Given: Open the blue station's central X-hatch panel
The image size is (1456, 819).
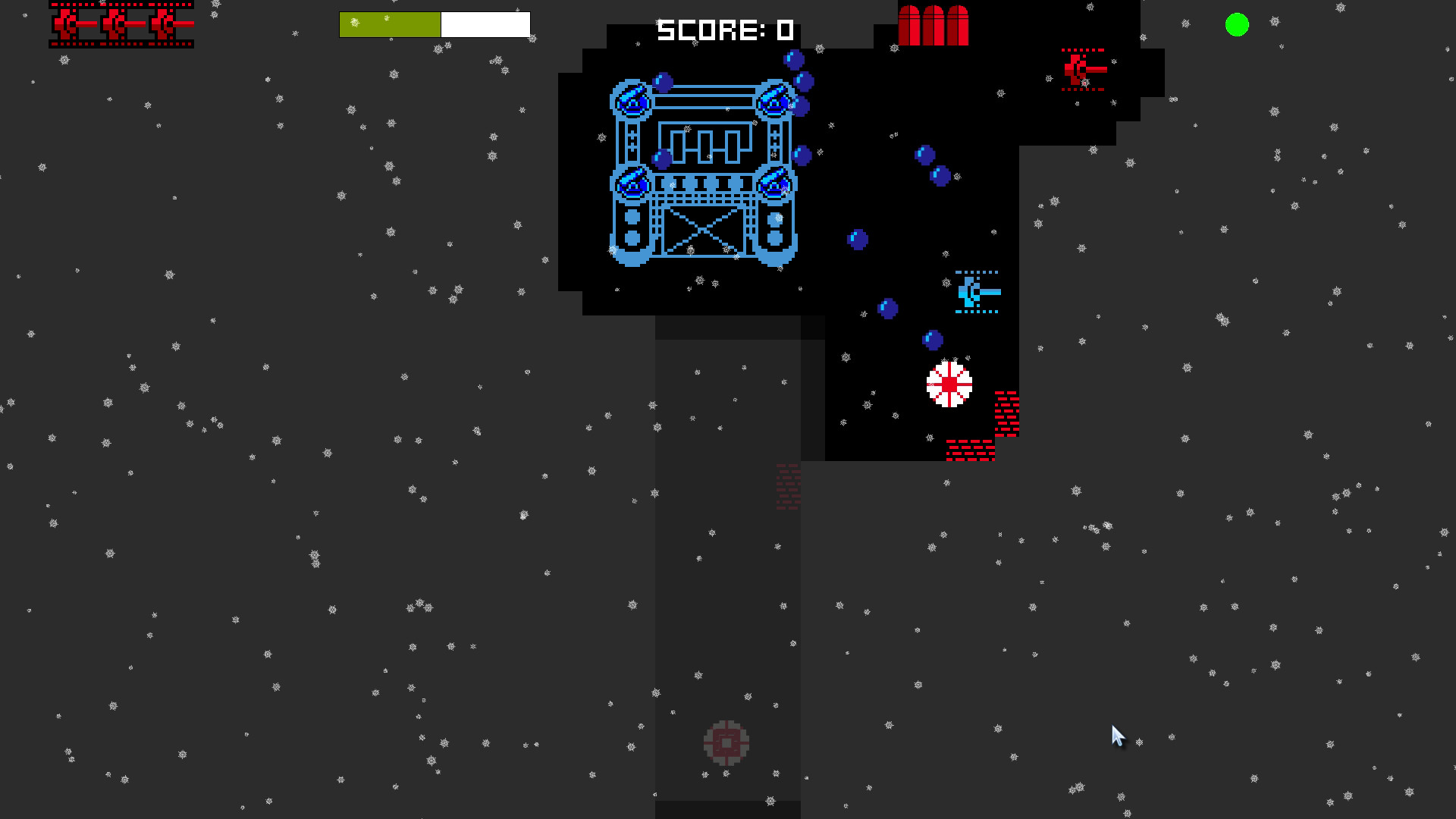Looking at the screenshot, I should click(x=704, y=231).
